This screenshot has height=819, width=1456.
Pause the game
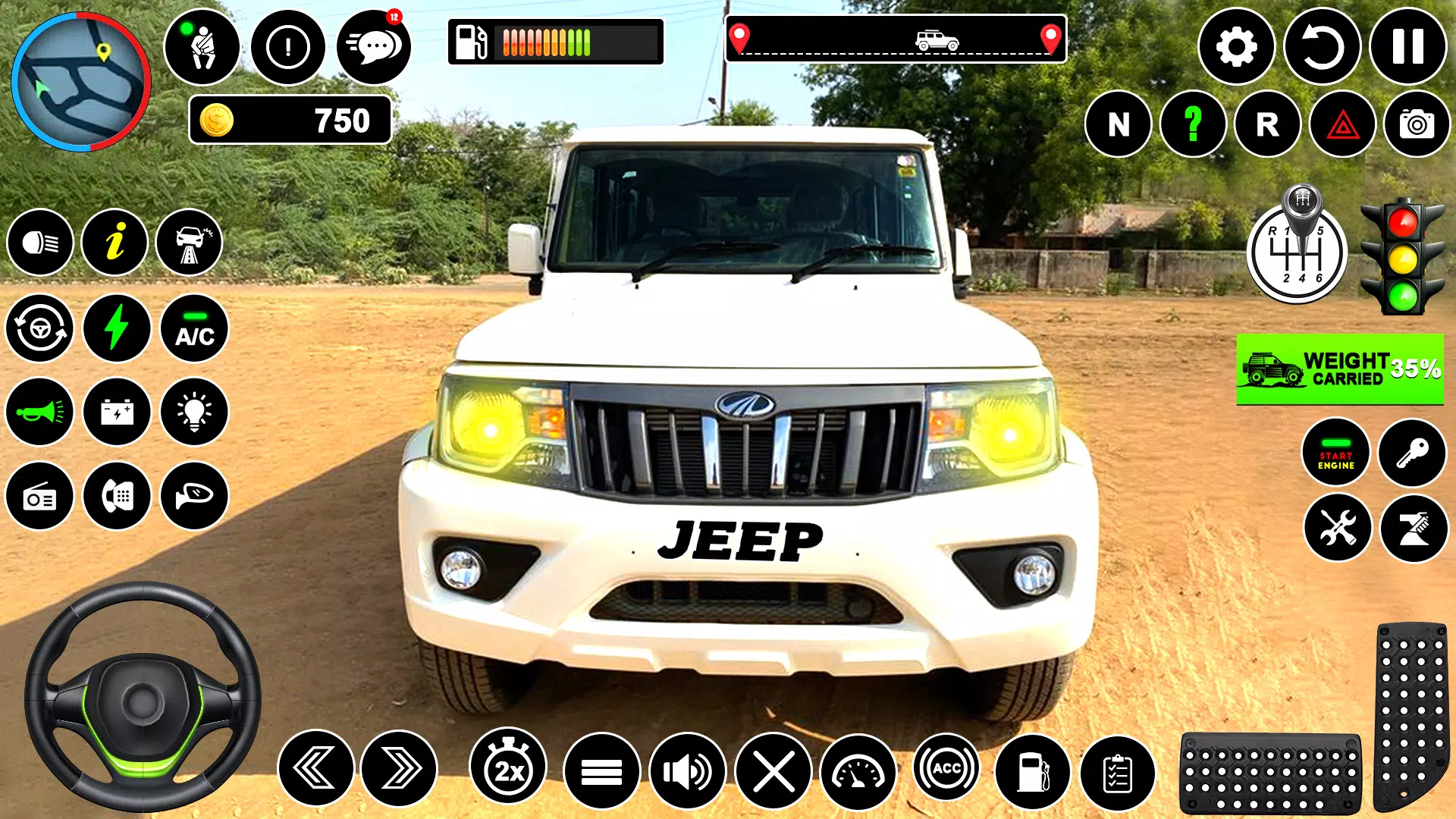(x=1407, y=47)
